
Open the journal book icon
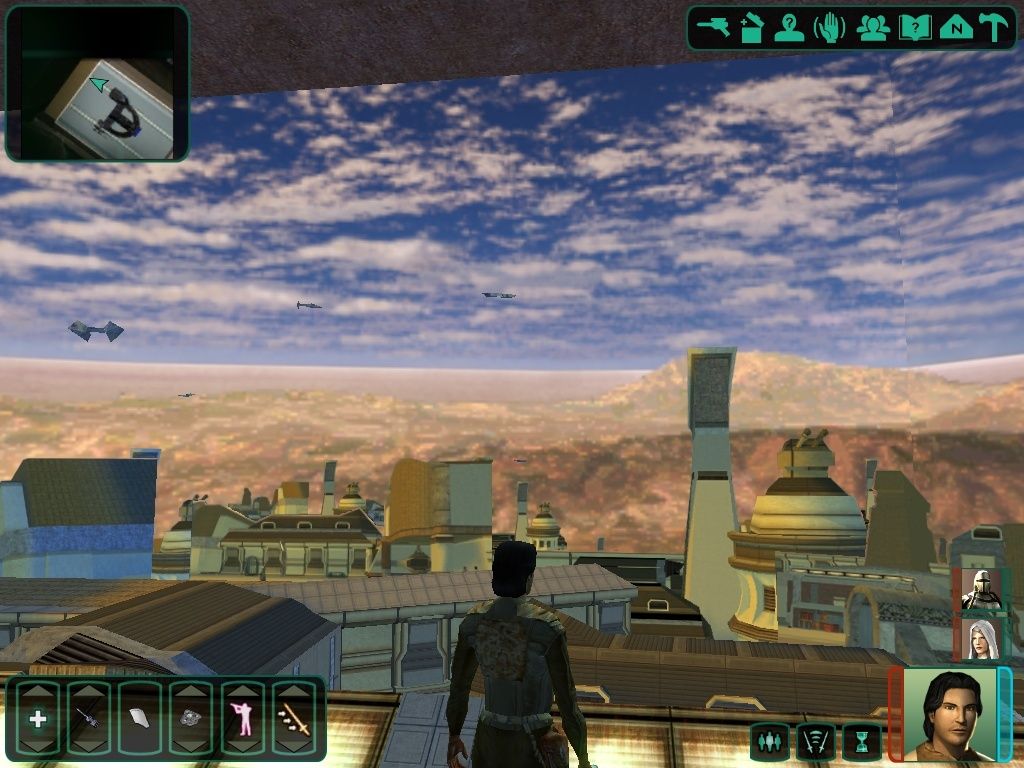(914, 27)
